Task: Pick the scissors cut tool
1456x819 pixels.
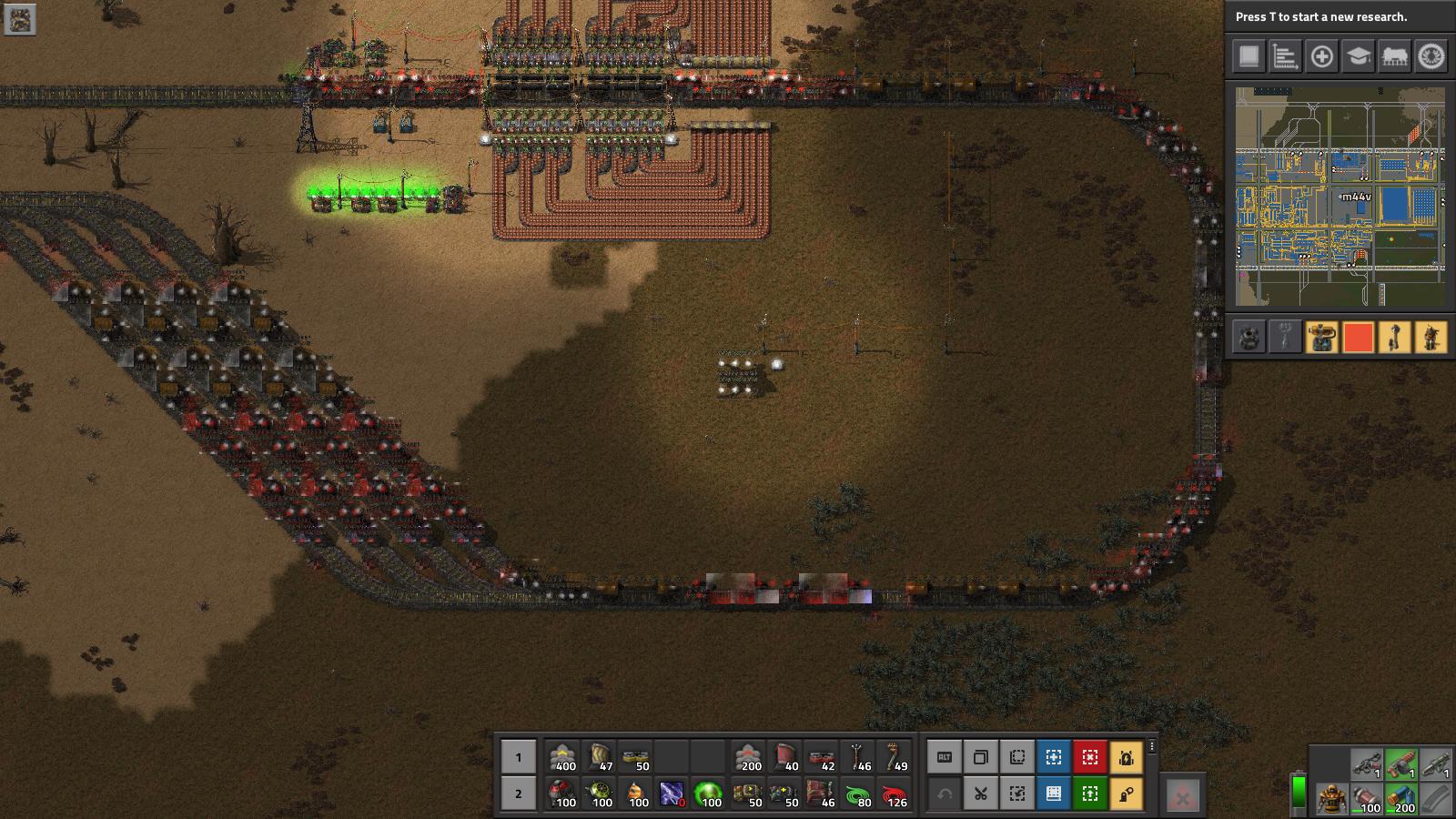Action: pyautogui.click(x=981, y=794)
